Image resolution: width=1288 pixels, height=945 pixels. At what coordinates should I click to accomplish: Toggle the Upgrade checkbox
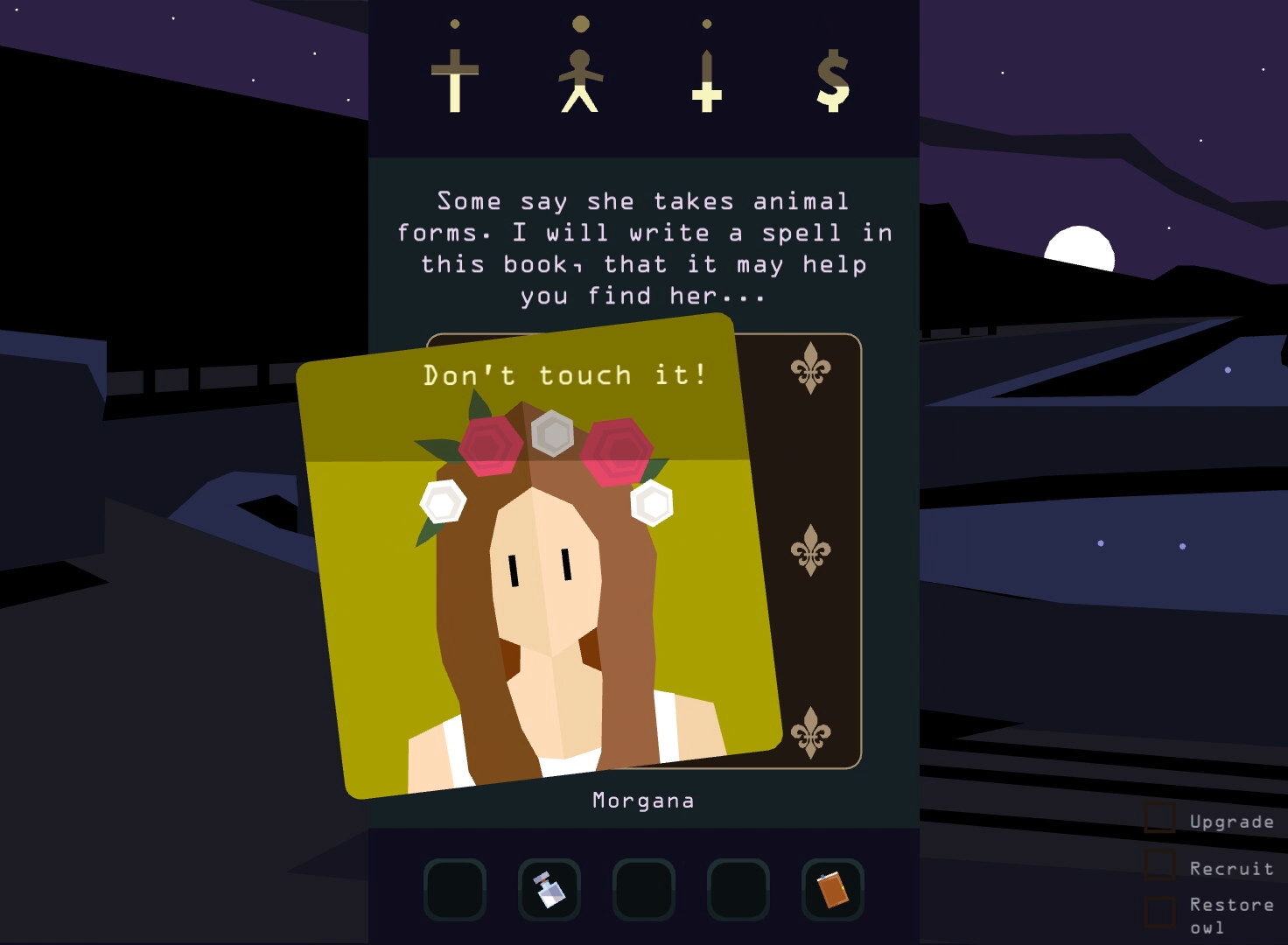pyautogui.click(x=1160, y=819)
